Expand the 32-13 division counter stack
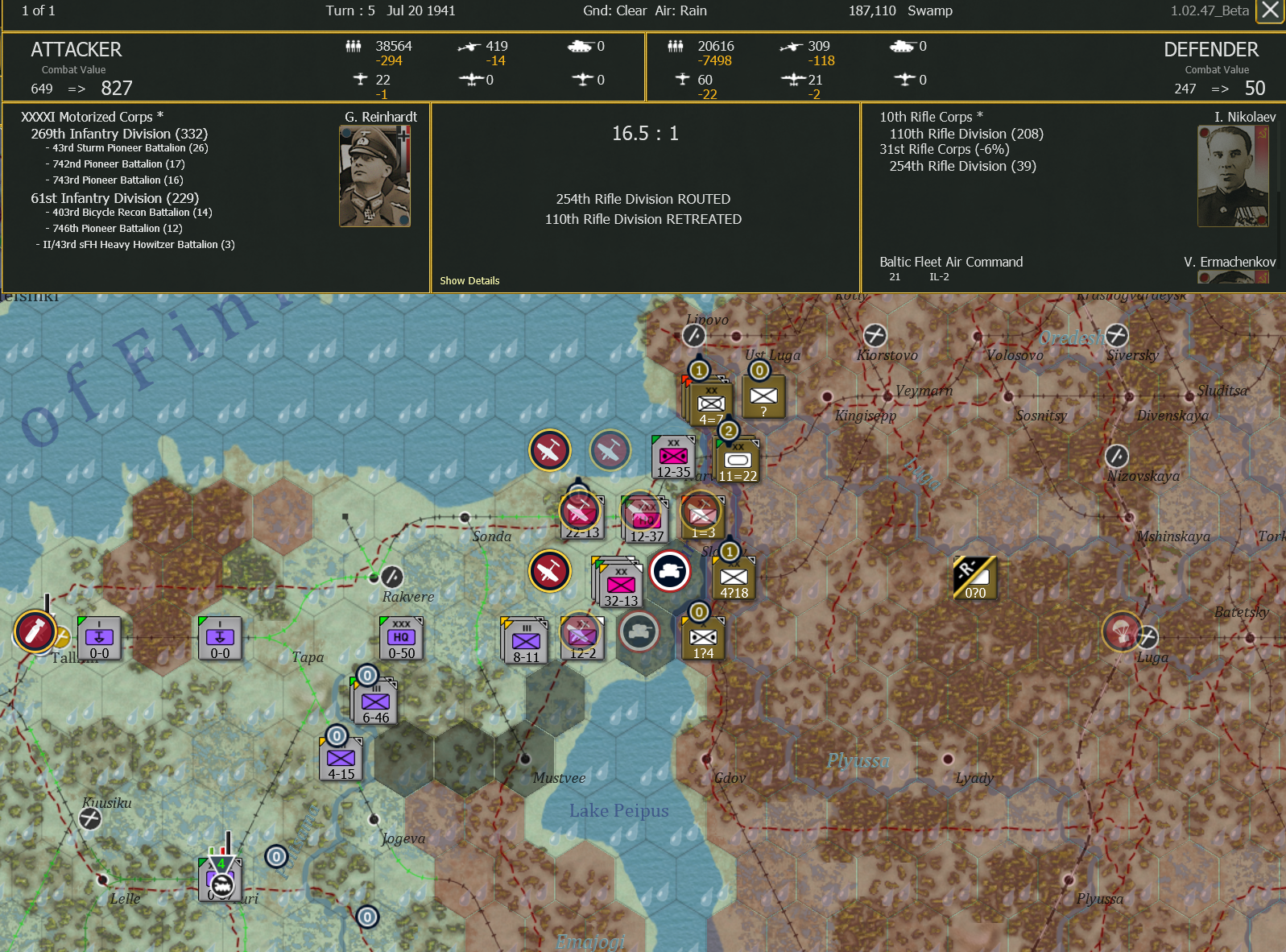Viewport: 1286px width, 952px height. click(620, 586)
